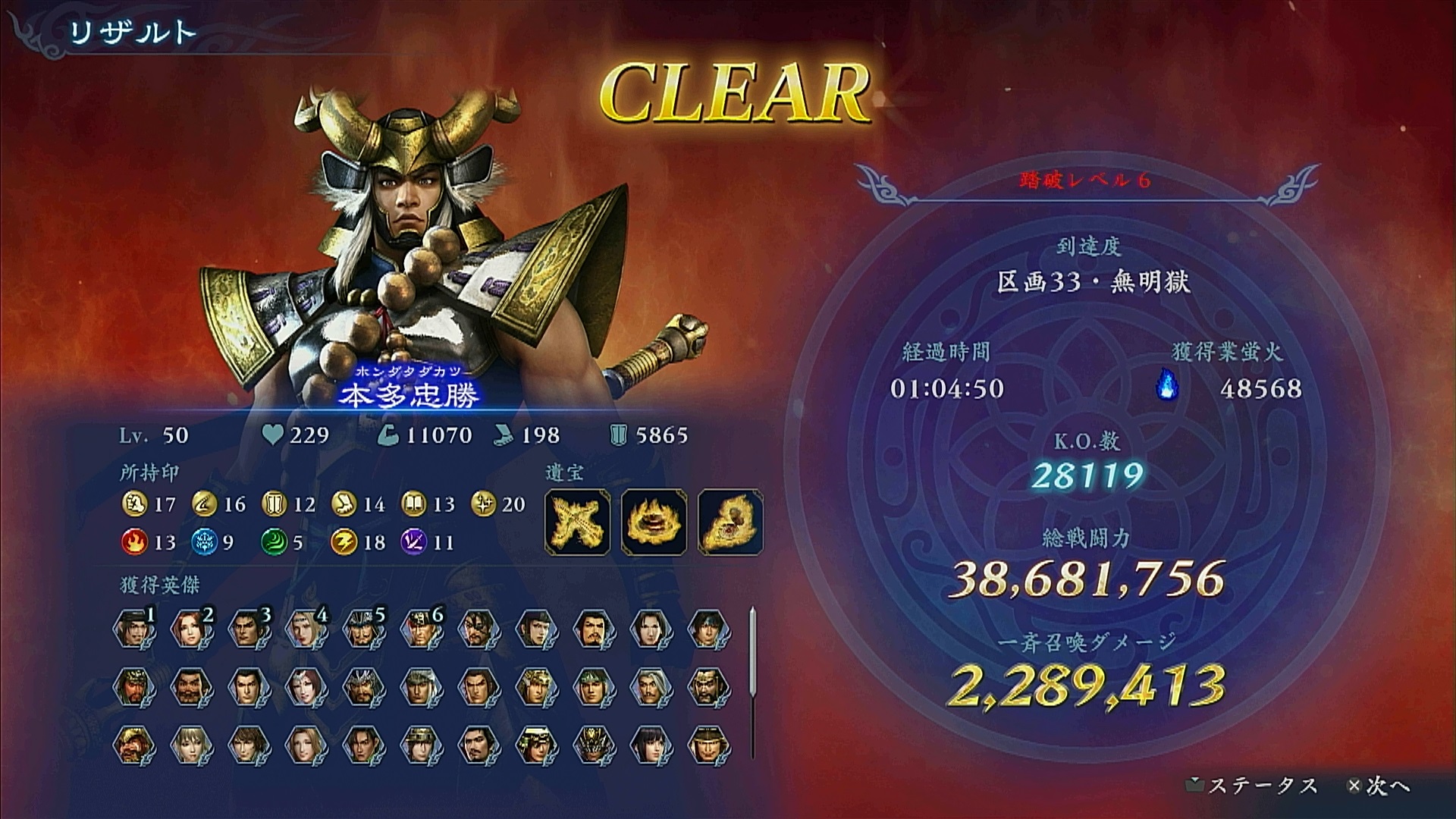Select the gold boot seal icon
Viewport: 1456px width, 819px height.
pyautogui.click(x=343, y=504)
